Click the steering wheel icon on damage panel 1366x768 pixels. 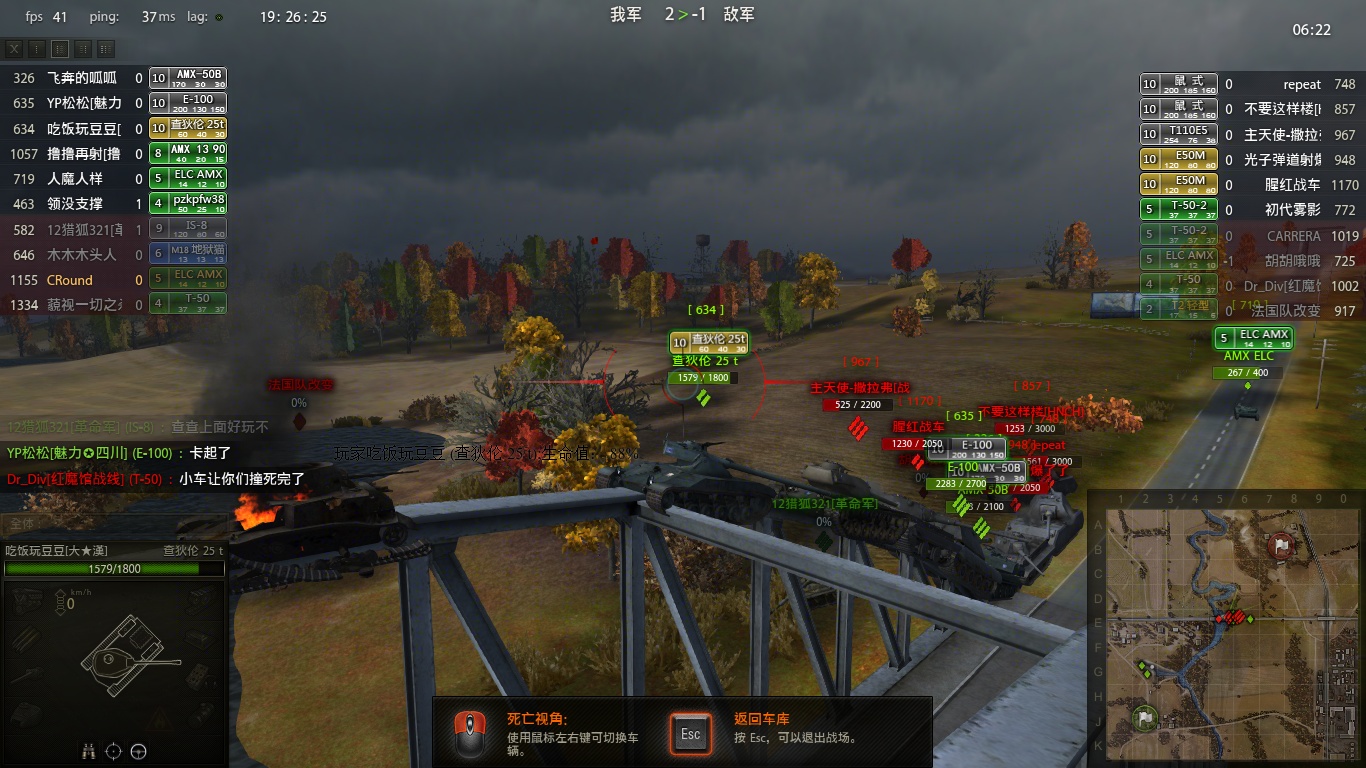(x=139, y=751)
